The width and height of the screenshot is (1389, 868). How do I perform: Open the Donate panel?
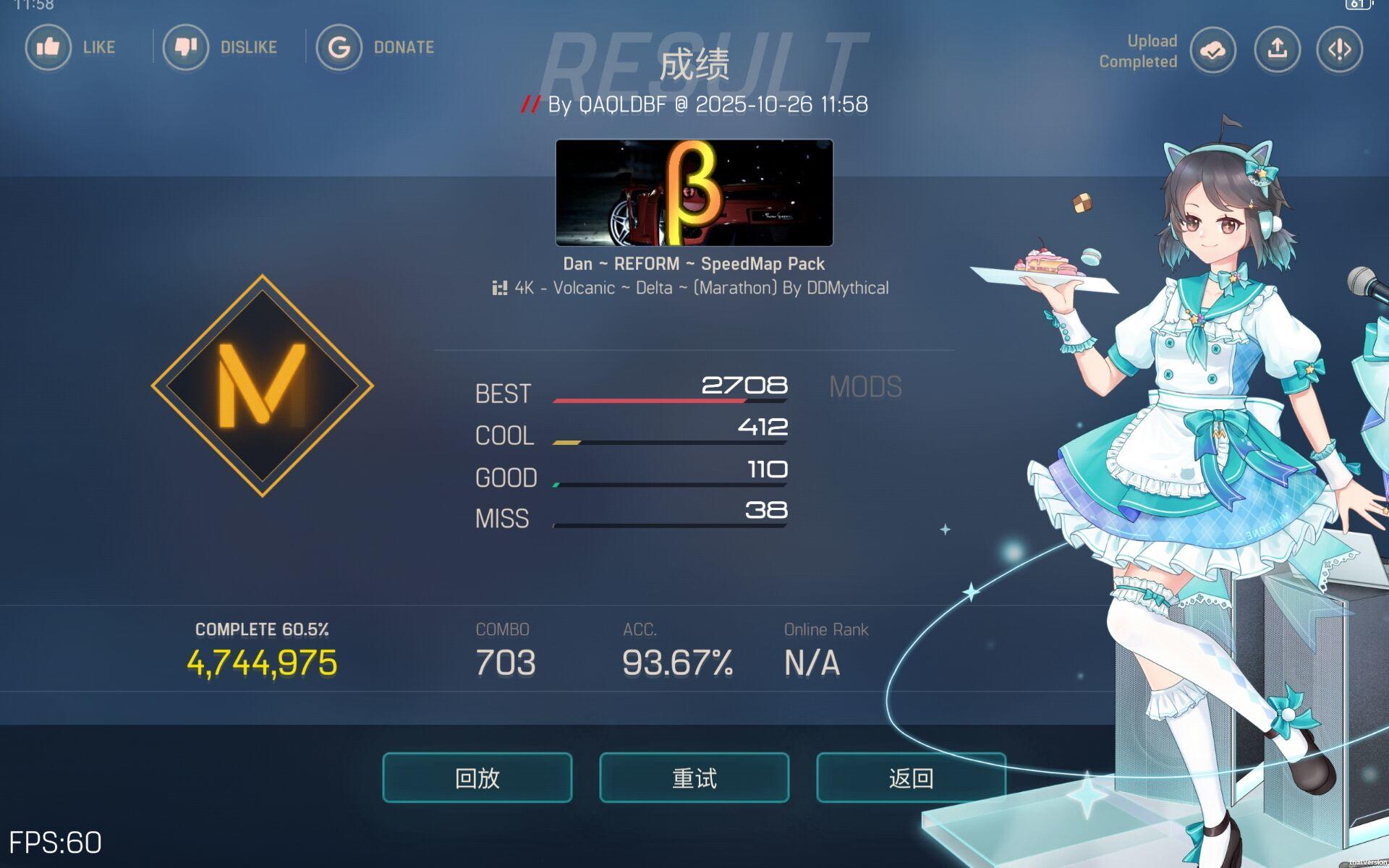pos(339,47)
